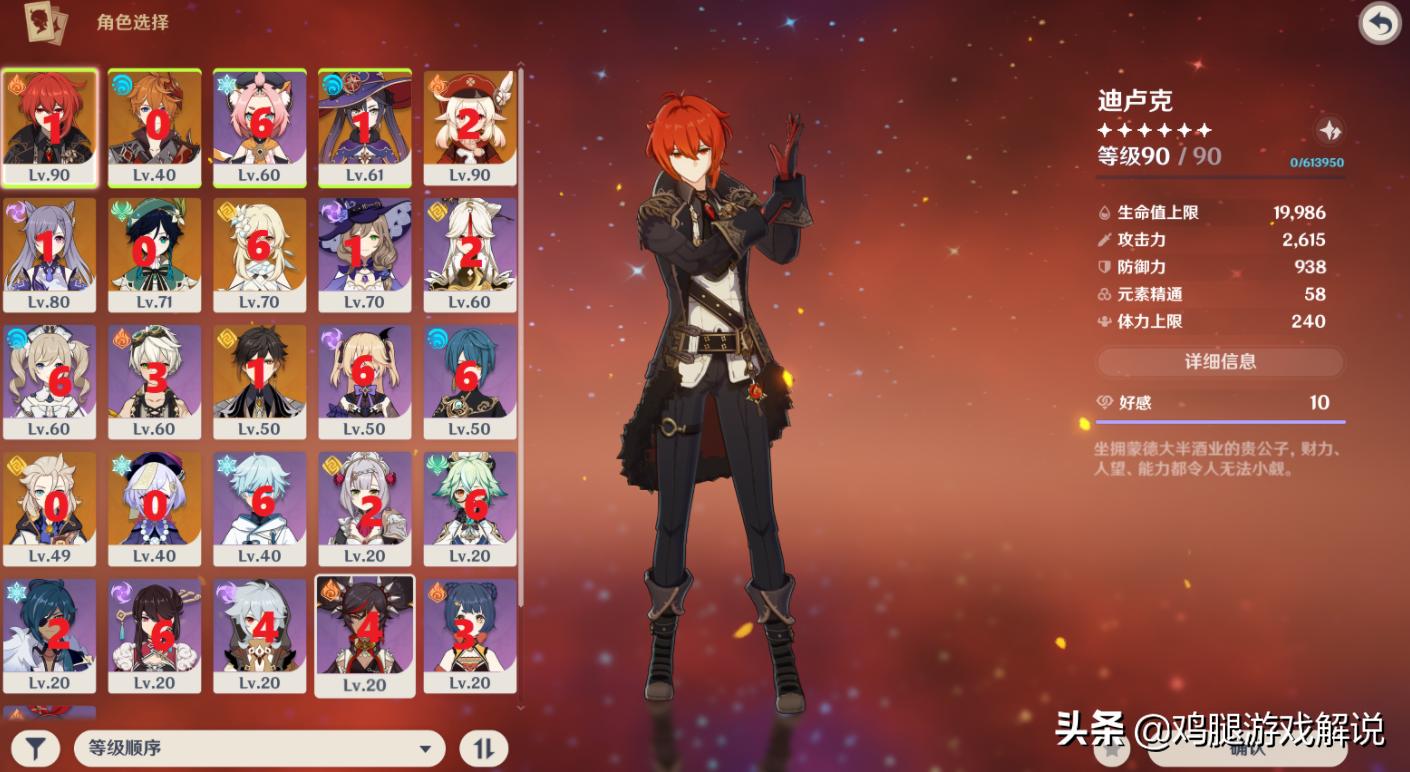This screenshot has height=772, width=1410.
Task: Select Venti's Lv.71 character tile
Action: [x=154, y=254]
